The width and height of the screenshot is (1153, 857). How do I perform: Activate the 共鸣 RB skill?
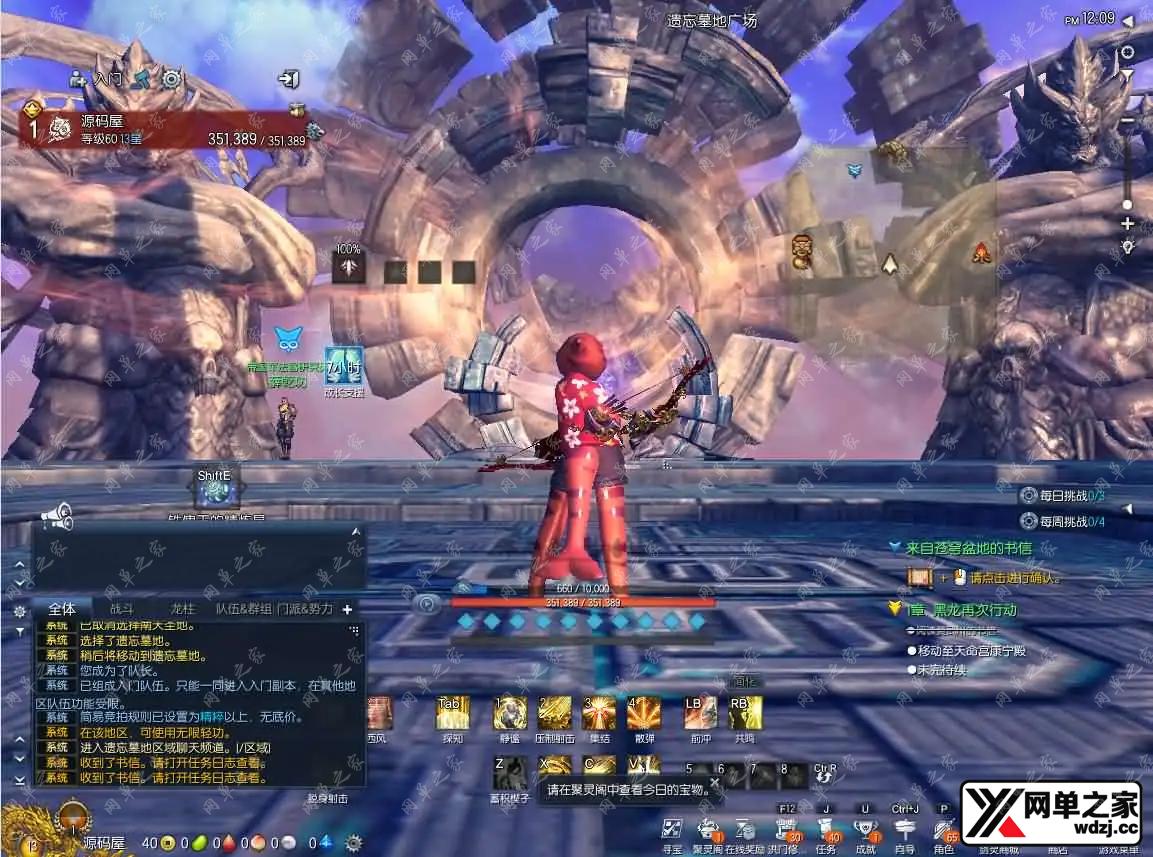744,713
